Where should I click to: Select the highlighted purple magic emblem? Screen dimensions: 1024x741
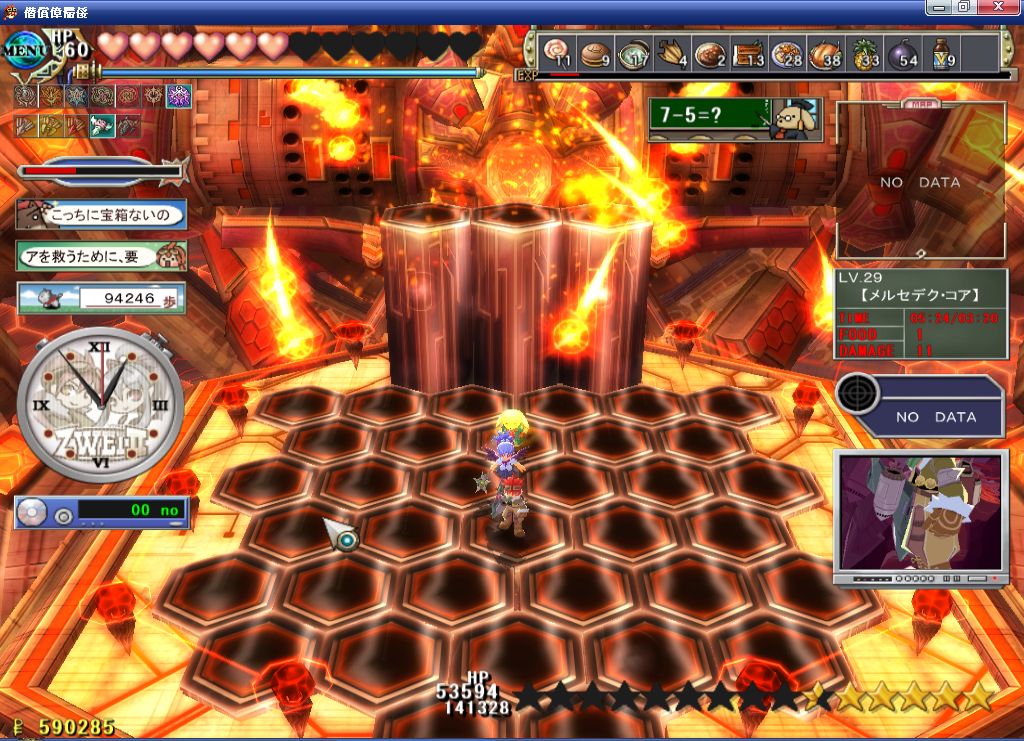tap(178, 97)
